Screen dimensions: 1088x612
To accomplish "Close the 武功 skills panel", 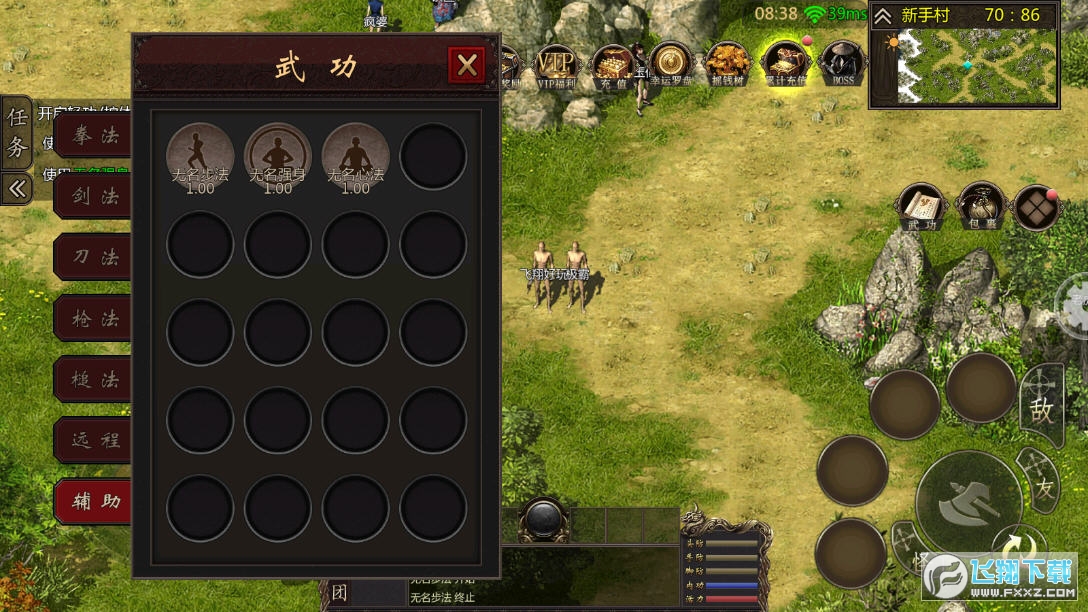I will (466, 66).
